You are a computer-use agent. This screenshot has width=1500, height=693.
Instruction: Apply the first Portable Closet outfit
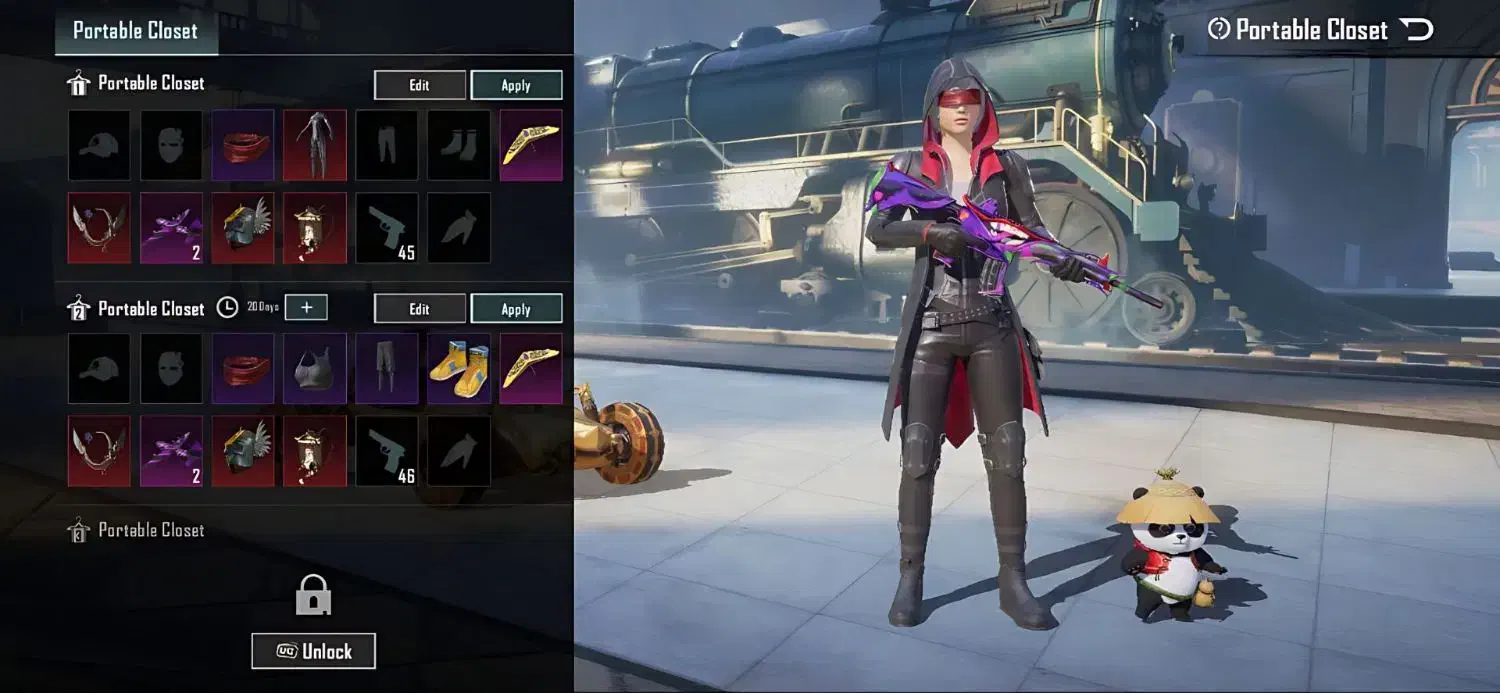tap(516, 85)
